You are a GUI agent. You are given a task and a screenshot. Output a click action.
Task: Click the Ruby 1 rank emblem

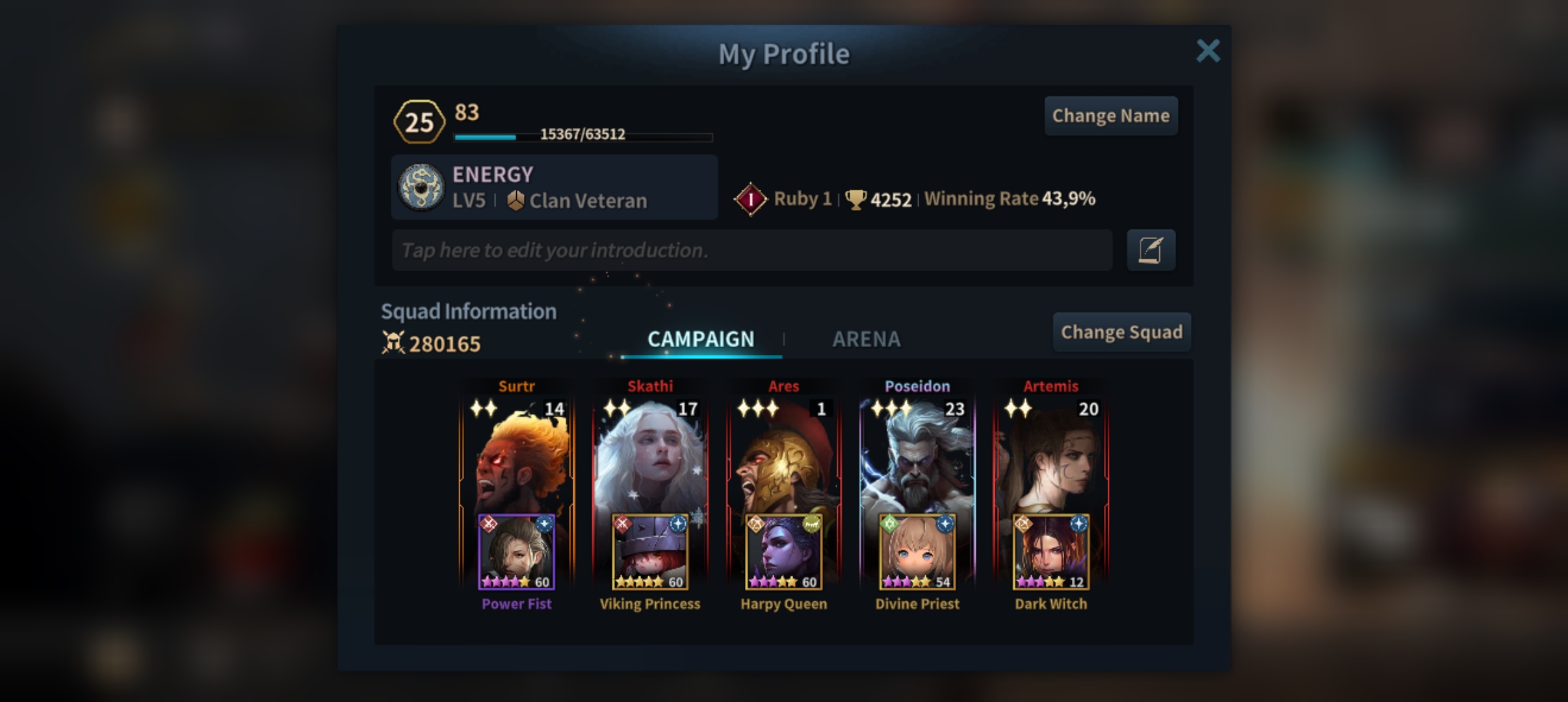pos(750,199)
